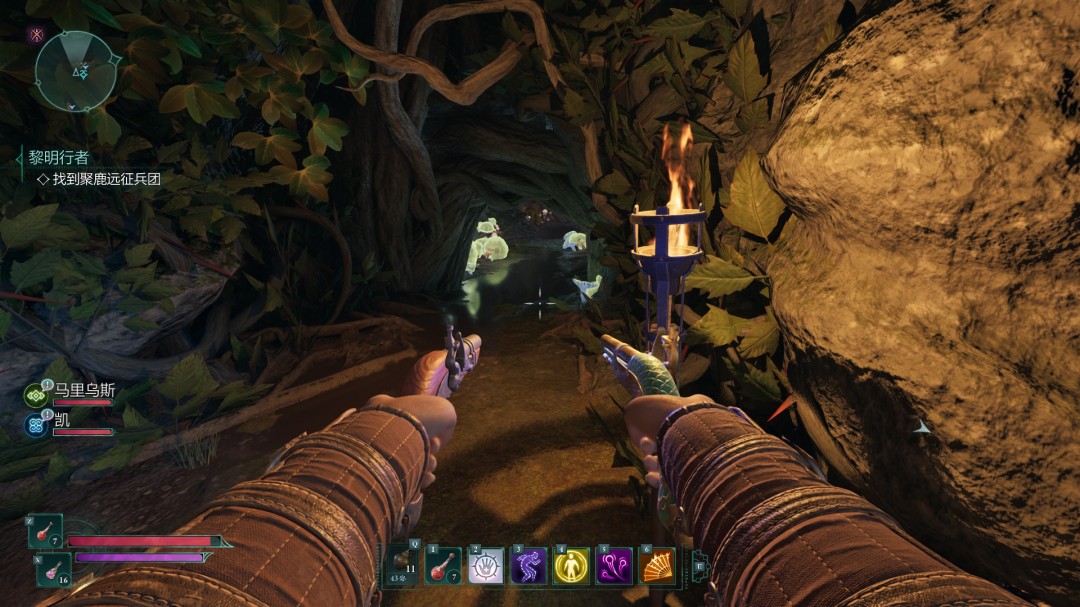Use the Q-slot food item with count 11
The width and height of the screenshot is (1080, 607).
(403, 566)
